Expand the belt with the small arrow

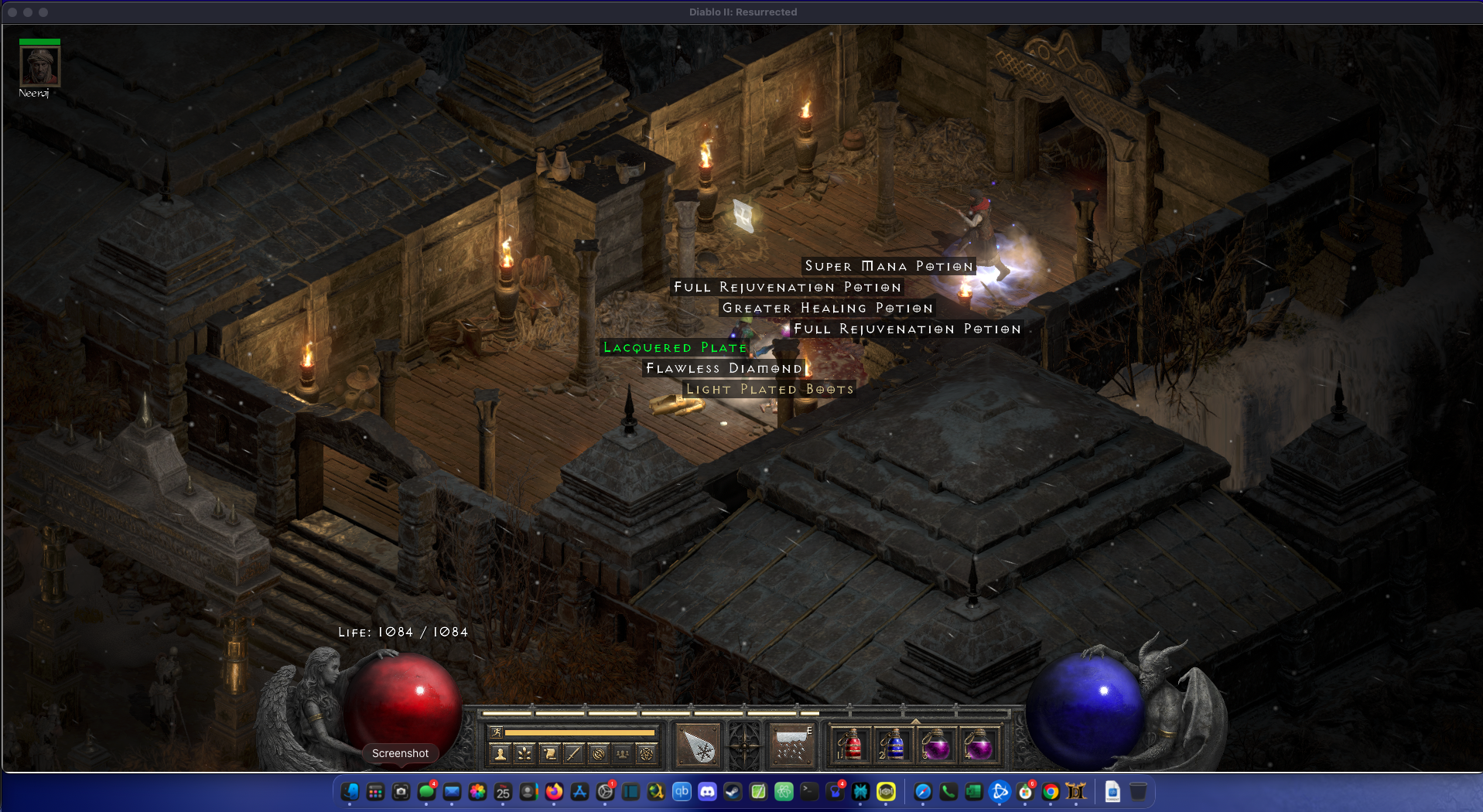coord(916,721)
